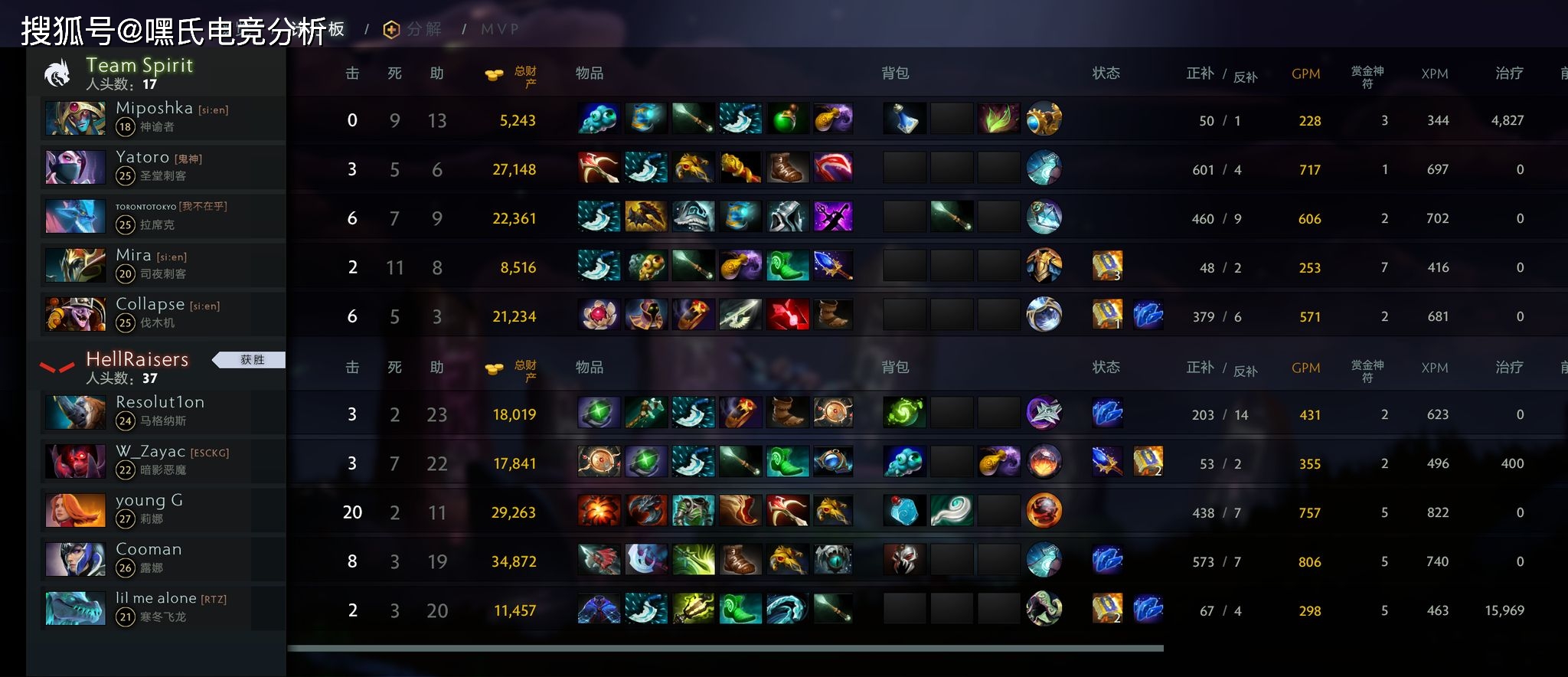The image size is (1568, 677).
Task: Click the HellRaisers team name
Action: coord(138,359)
